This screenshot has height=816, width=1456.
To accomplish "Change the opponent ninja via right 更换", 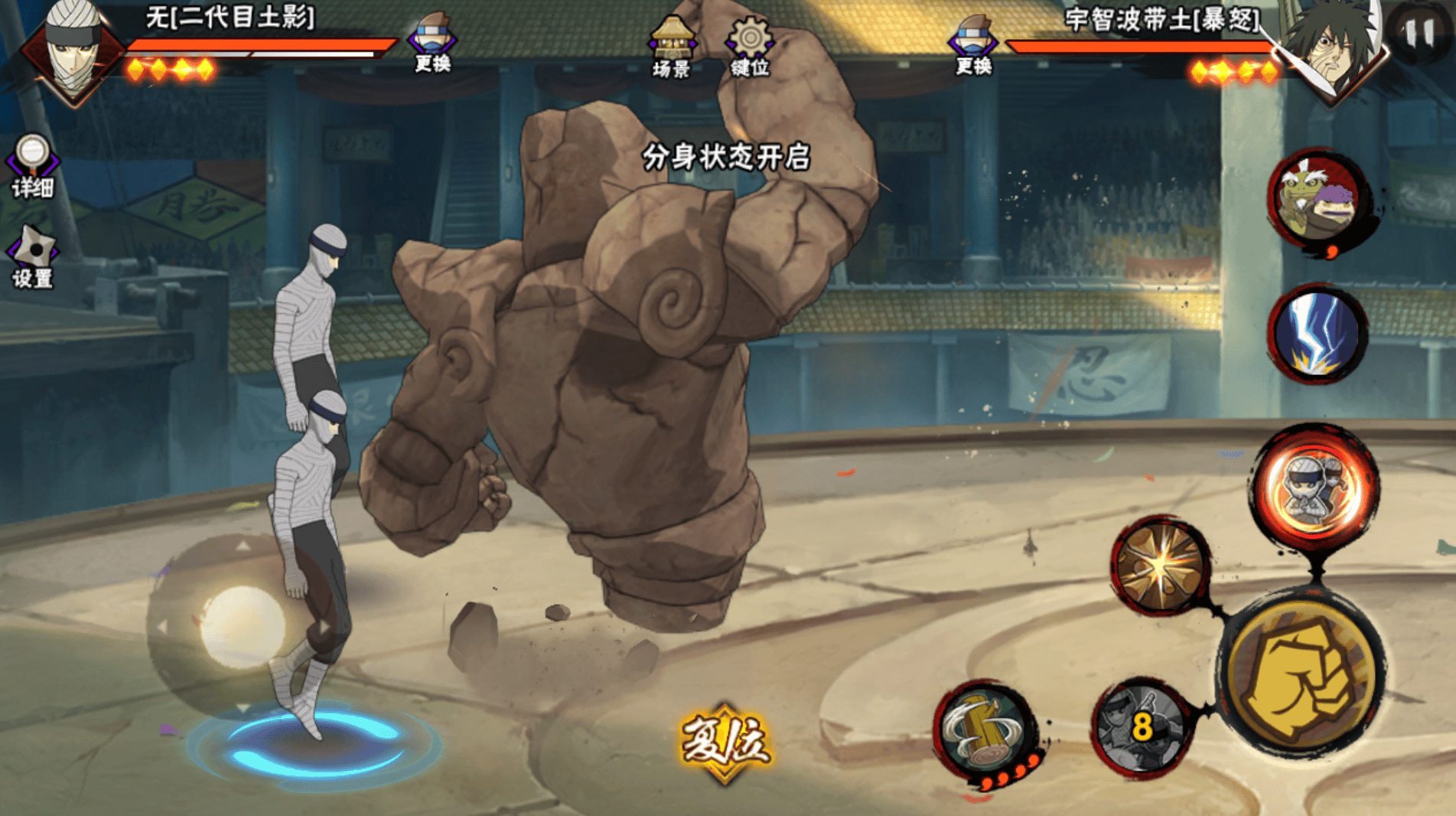I will (972, 44).
